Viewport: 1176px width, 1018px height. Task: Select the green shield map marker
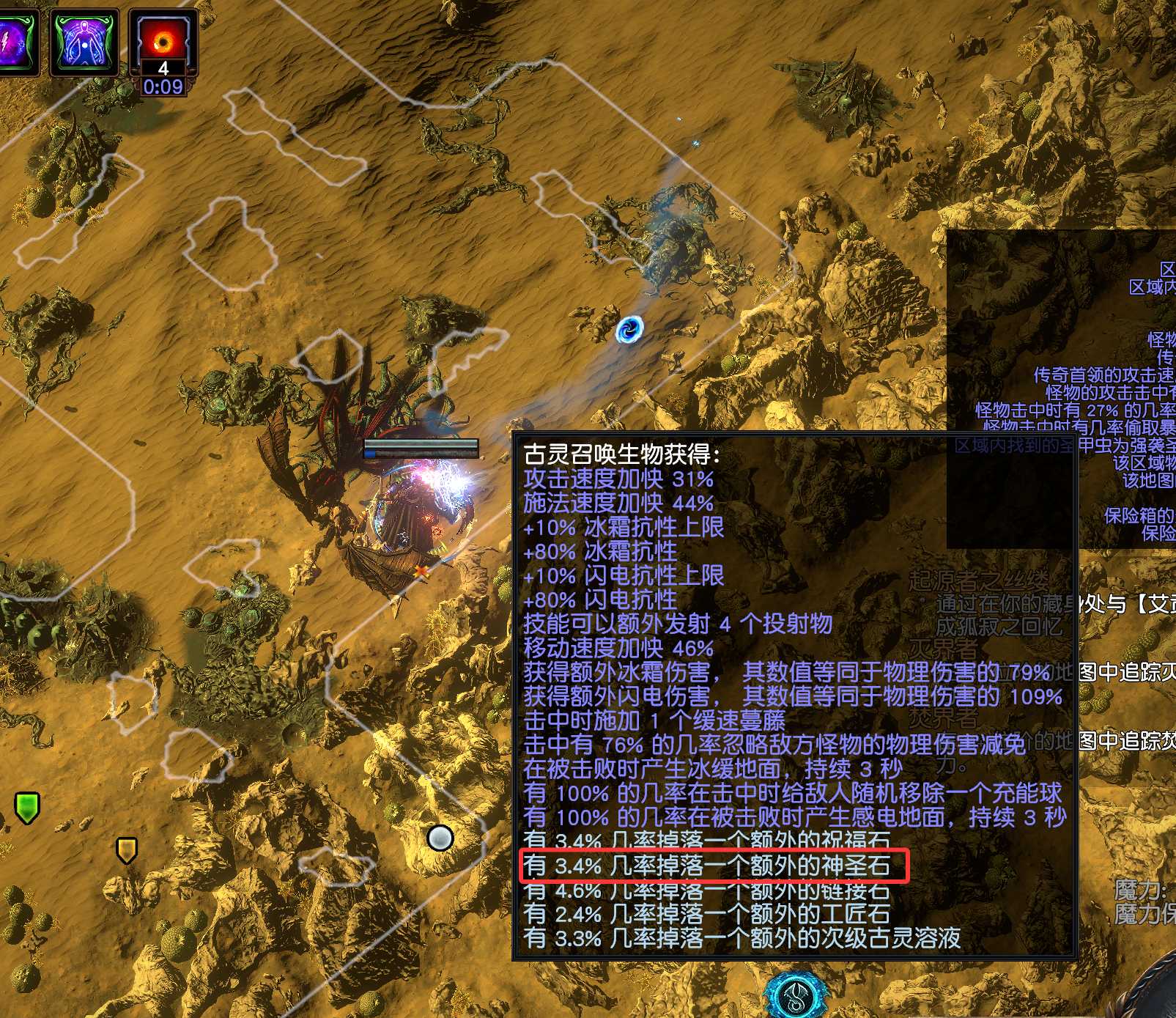(27, 807)
